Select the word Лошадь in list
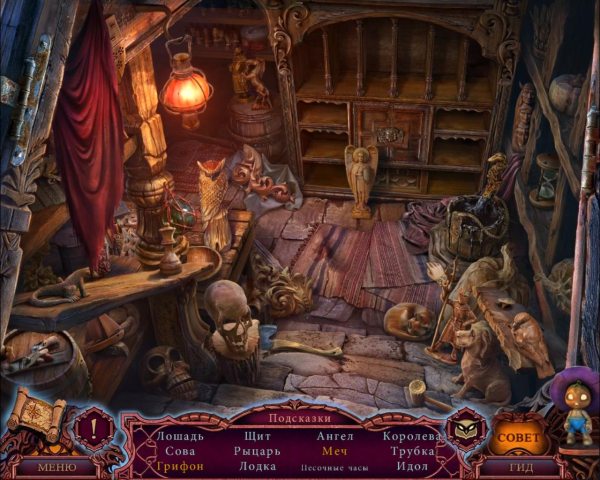Viewport: 600px width, 480px height. [180, 436]
